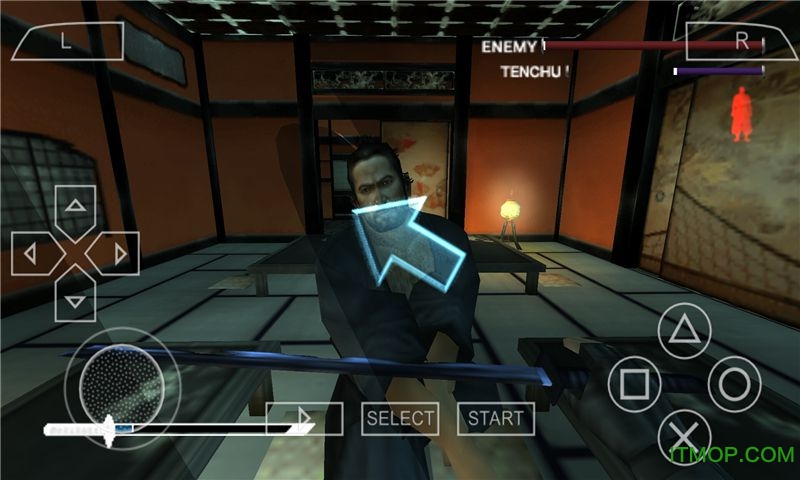Tap the SELECT button
The width and height of the screenshot is (800, 480).
click(400, 418)
